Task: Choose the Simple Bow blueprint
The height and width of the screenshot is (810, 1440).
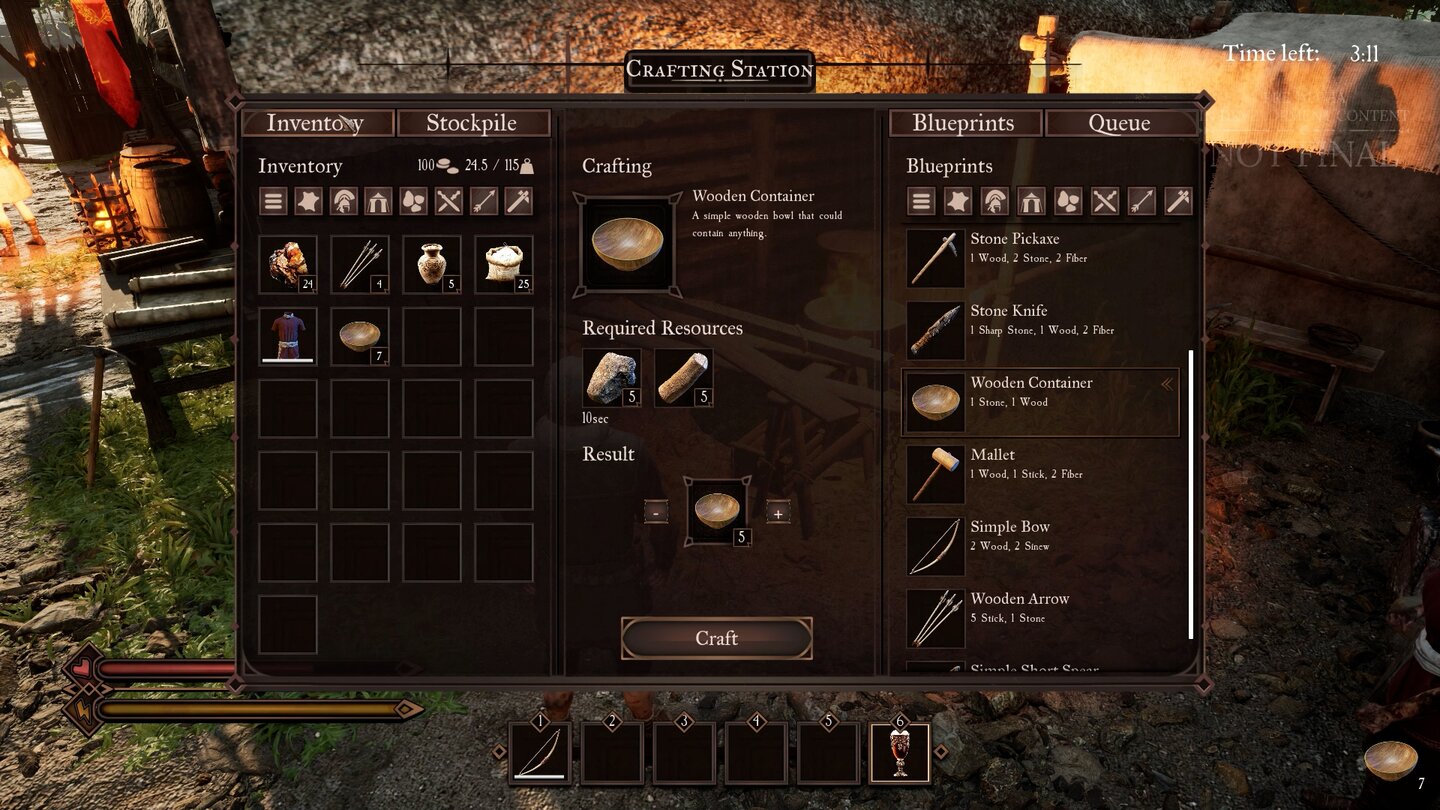Action: coord(1040,546)
